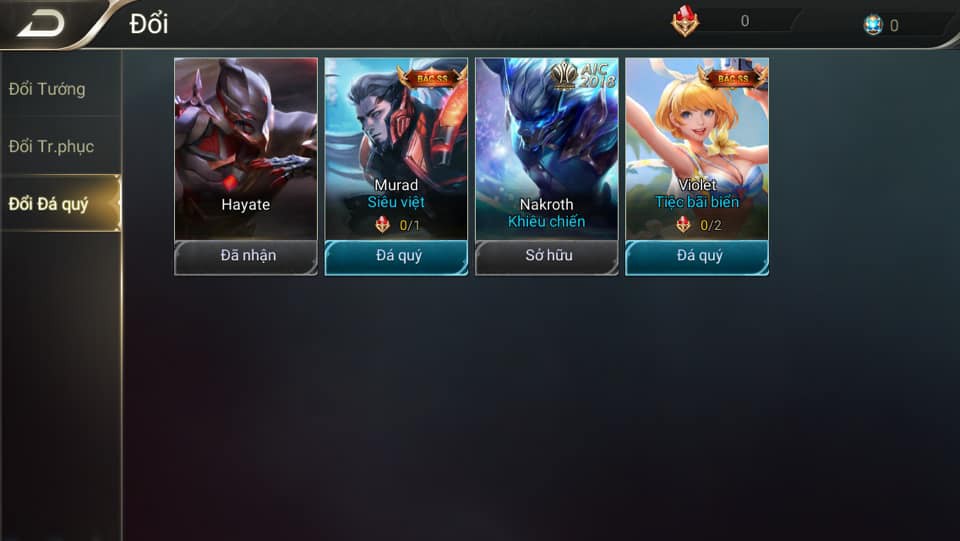
Task: Go back using the return arrow
Action: click(41, 24)
